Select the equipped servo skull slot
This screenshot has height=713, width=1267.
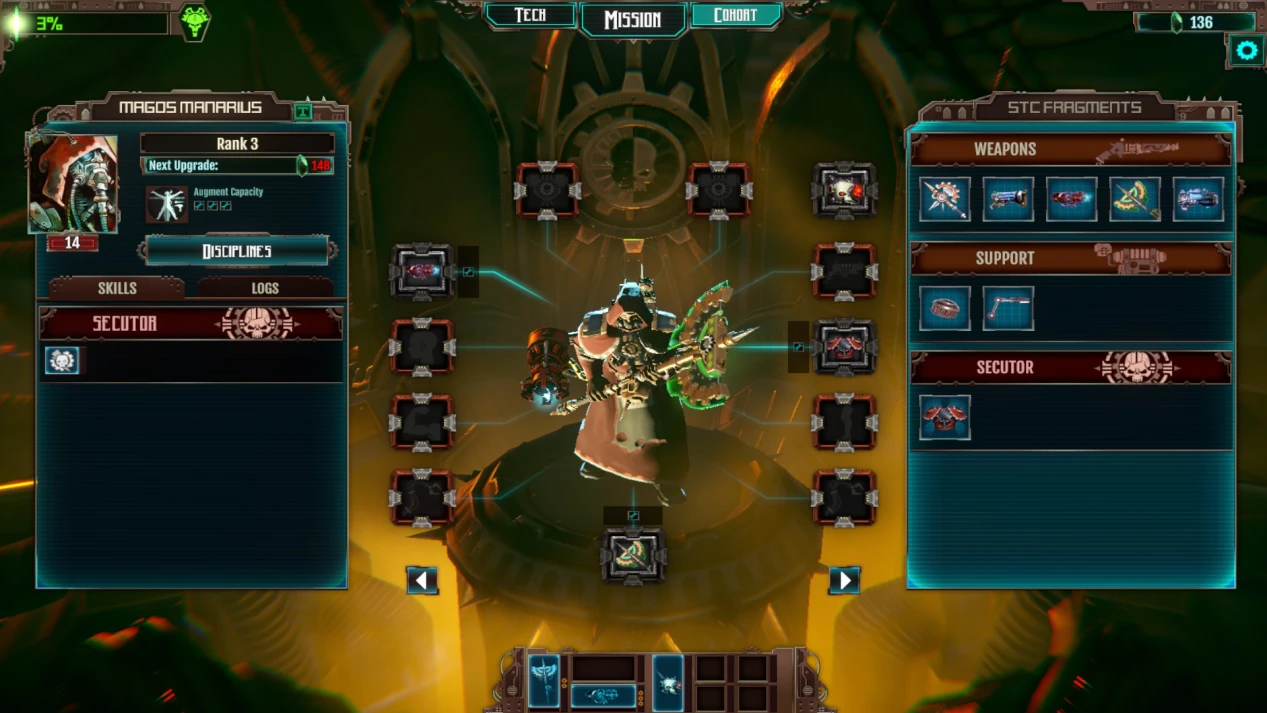click(x=845, y=190)
